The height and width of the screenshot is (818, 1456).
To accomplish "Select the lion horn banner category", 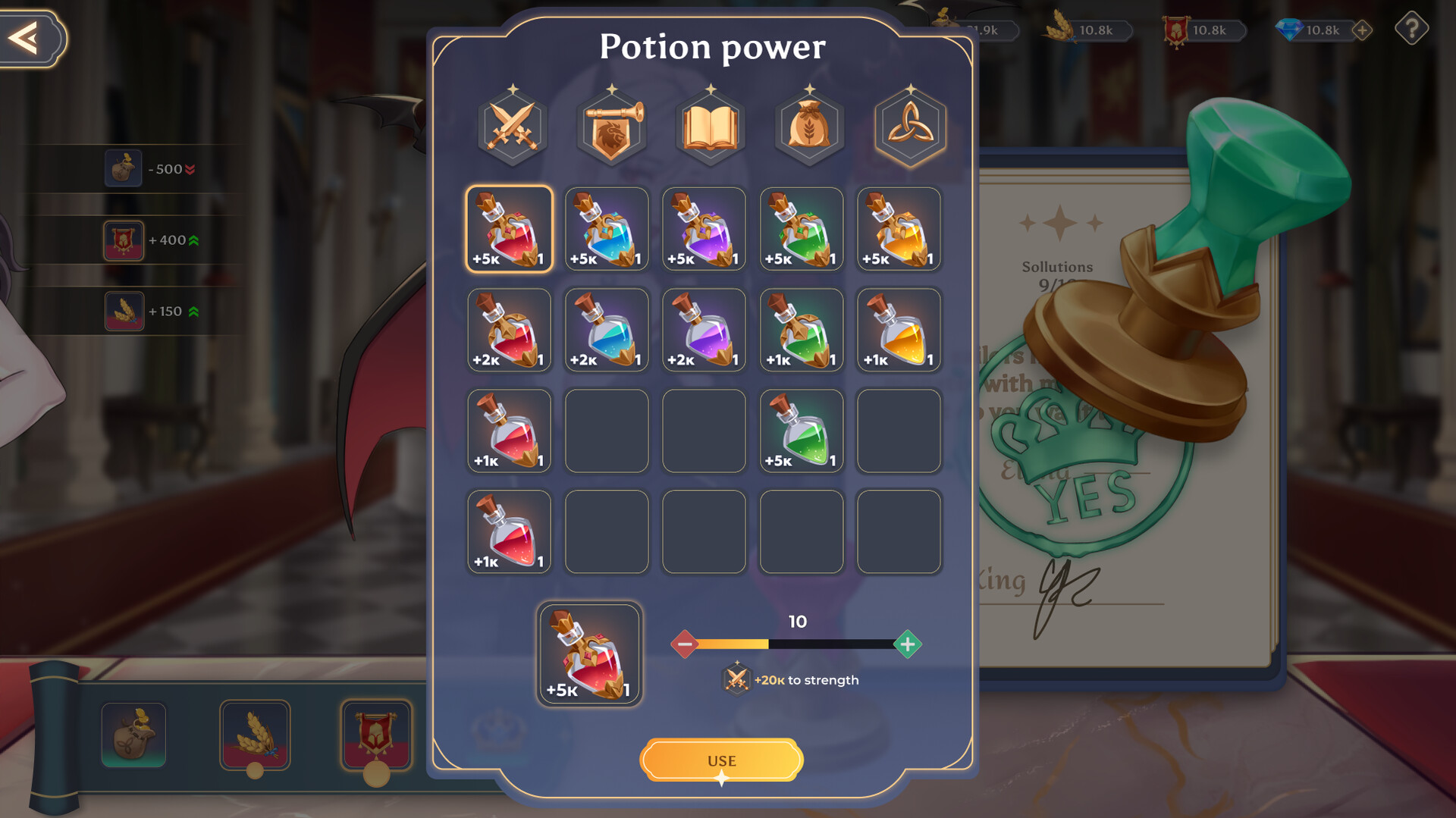I will [611, 127].
